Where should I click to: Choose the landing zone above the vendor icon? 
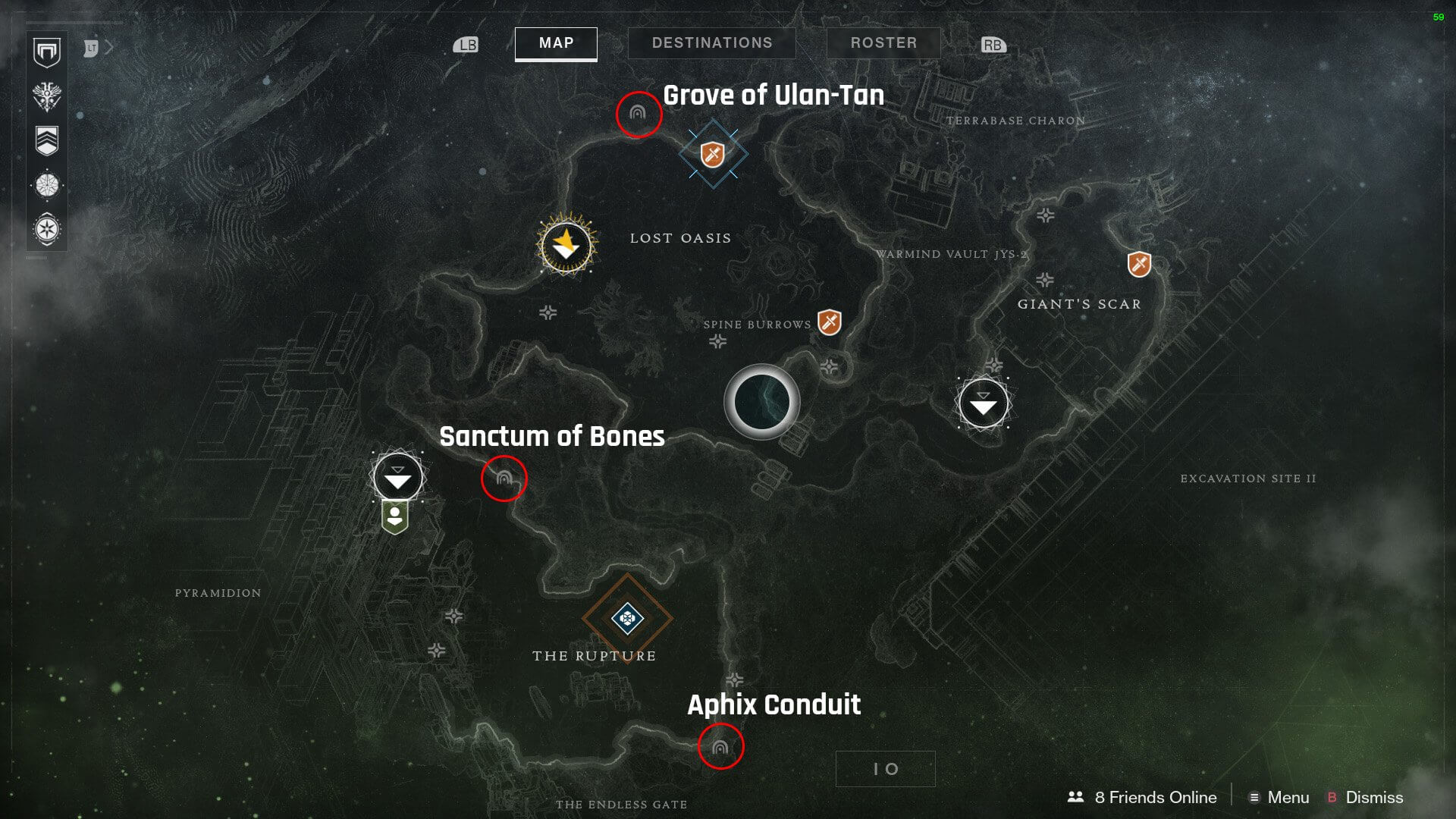(397, 478)
